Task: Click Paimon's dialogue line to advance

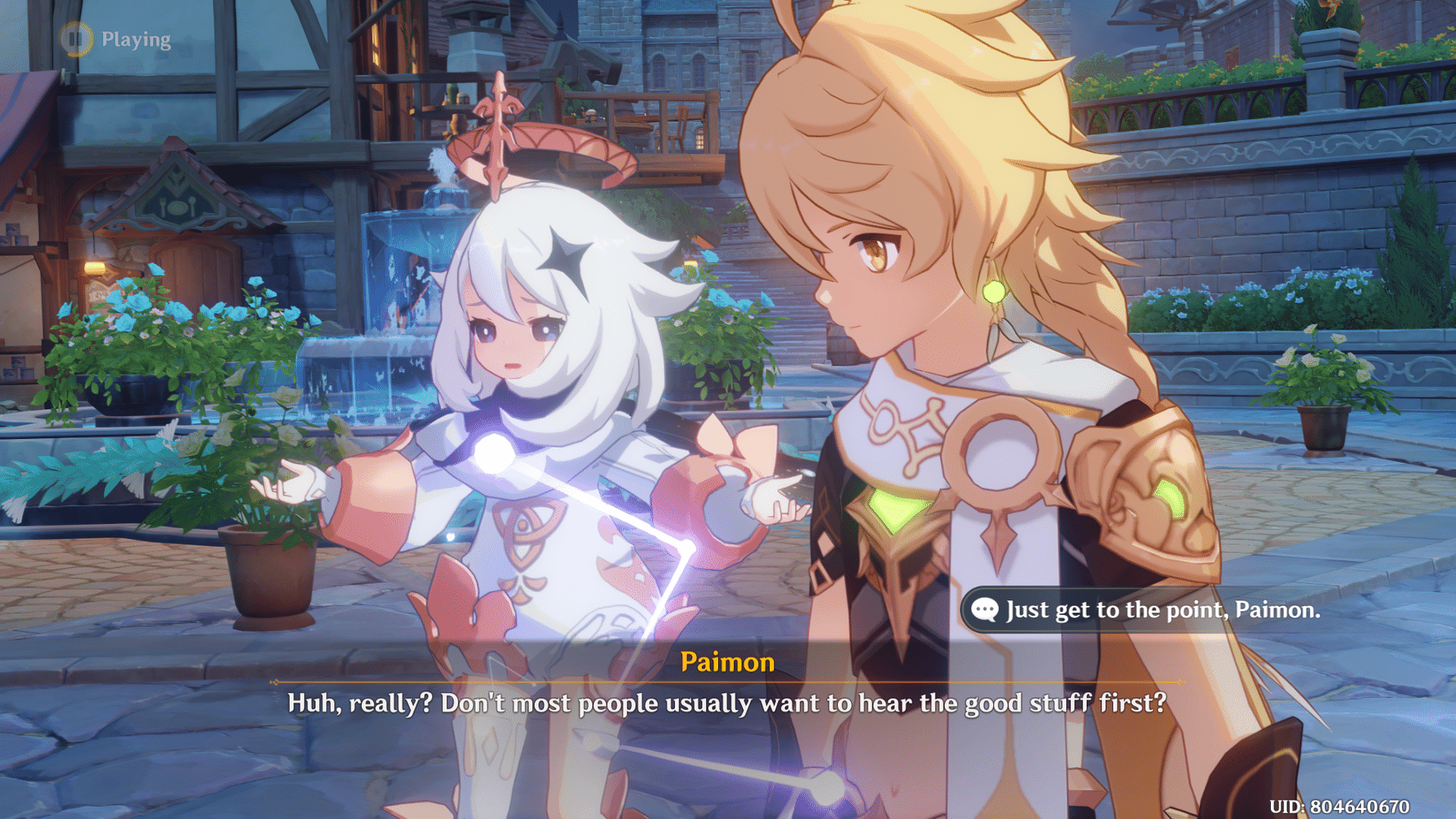Action: [x=727, y=703]
